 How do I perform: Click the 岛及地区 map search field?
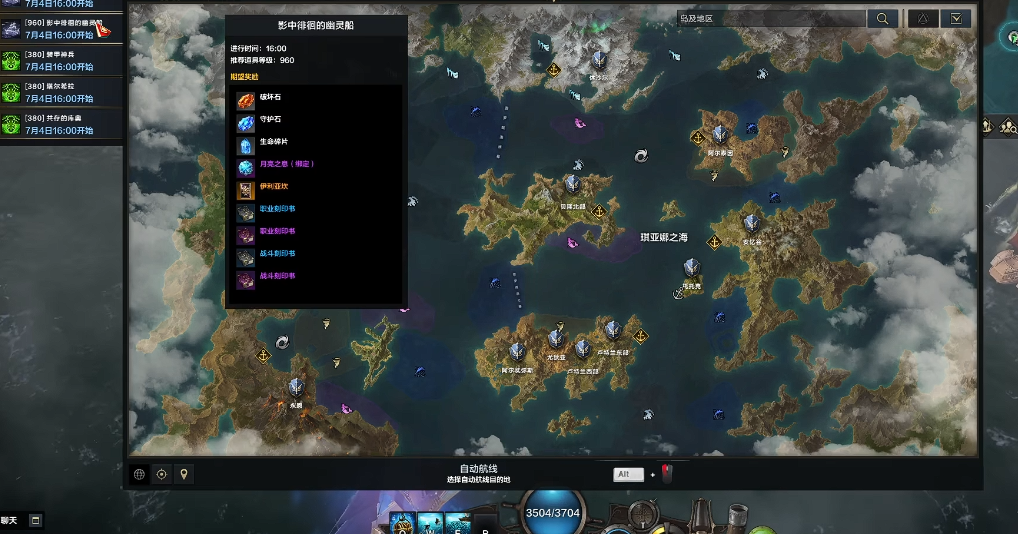pyautogui.click(x=770, y=18)
